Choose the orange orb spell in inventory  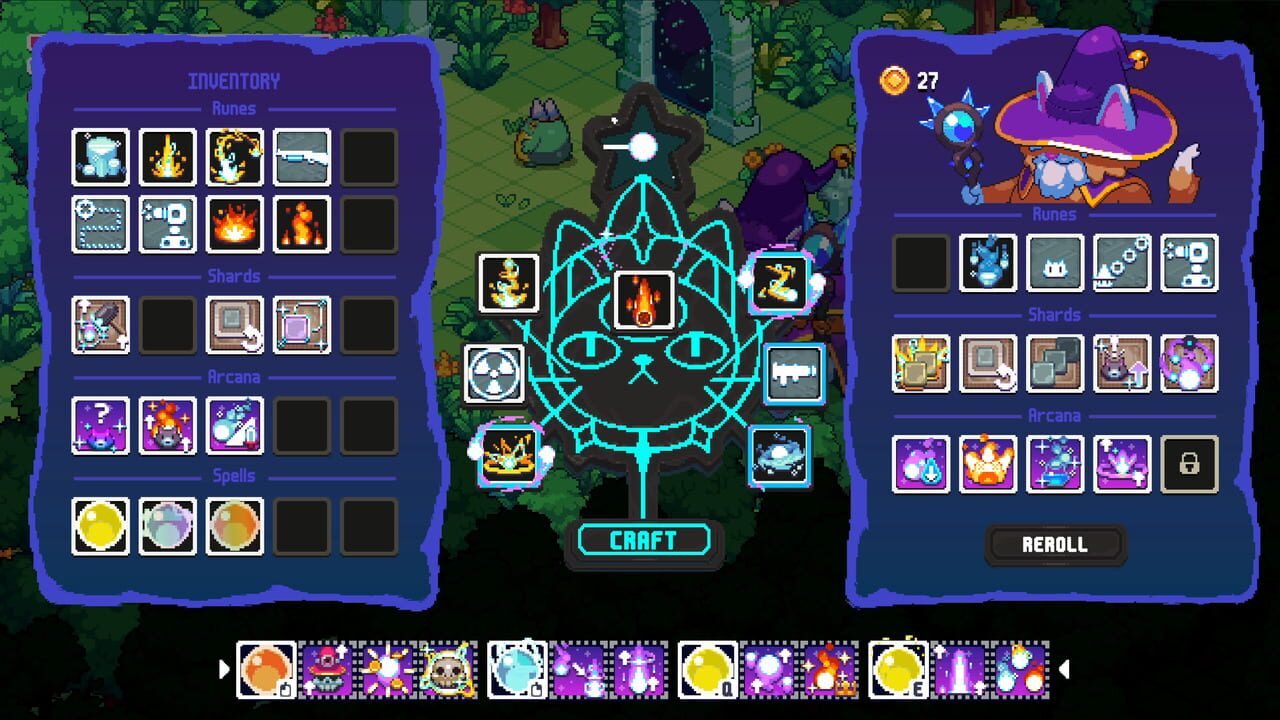click(235, 526)
